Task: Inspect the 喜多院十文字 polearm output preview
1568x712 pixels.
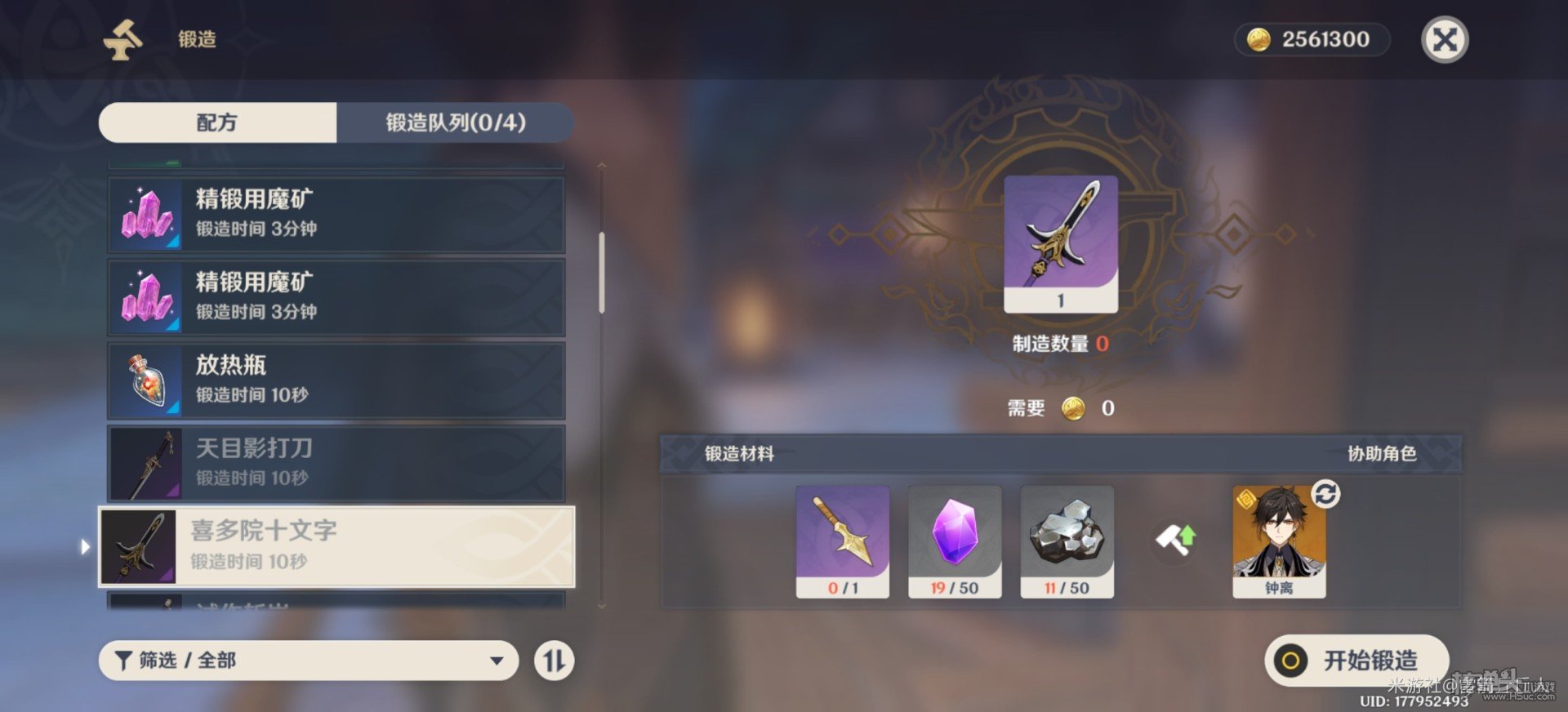Action: point(1060,243)
